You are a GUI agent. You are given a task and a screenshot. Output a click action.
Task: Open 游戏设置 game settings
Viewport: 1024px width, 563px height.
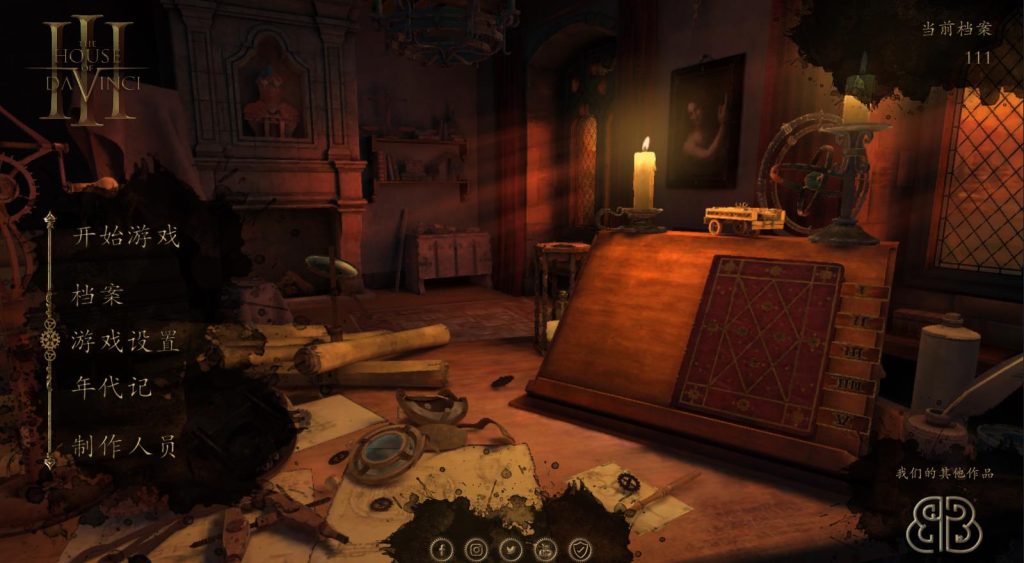tap(125, 340)
